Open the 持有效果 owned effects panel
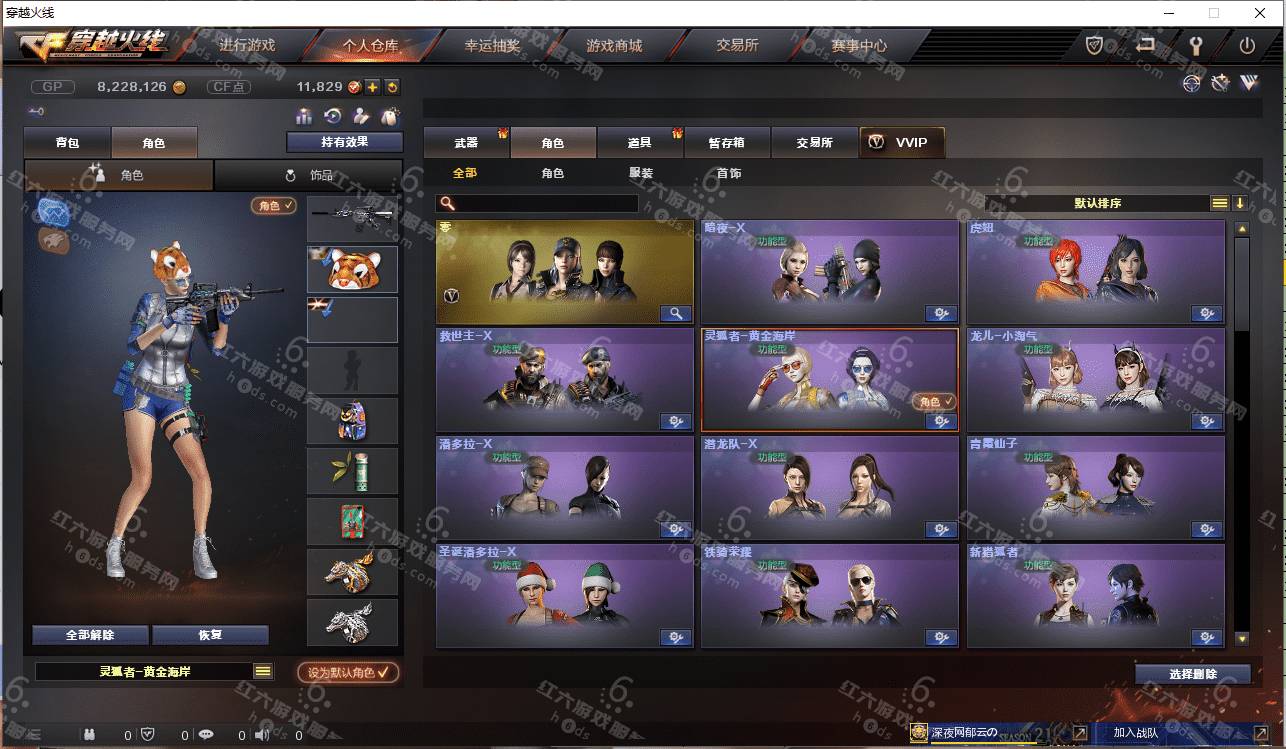Image resolution: width=1286 pixels, height=749 pixels. (344, 142)
